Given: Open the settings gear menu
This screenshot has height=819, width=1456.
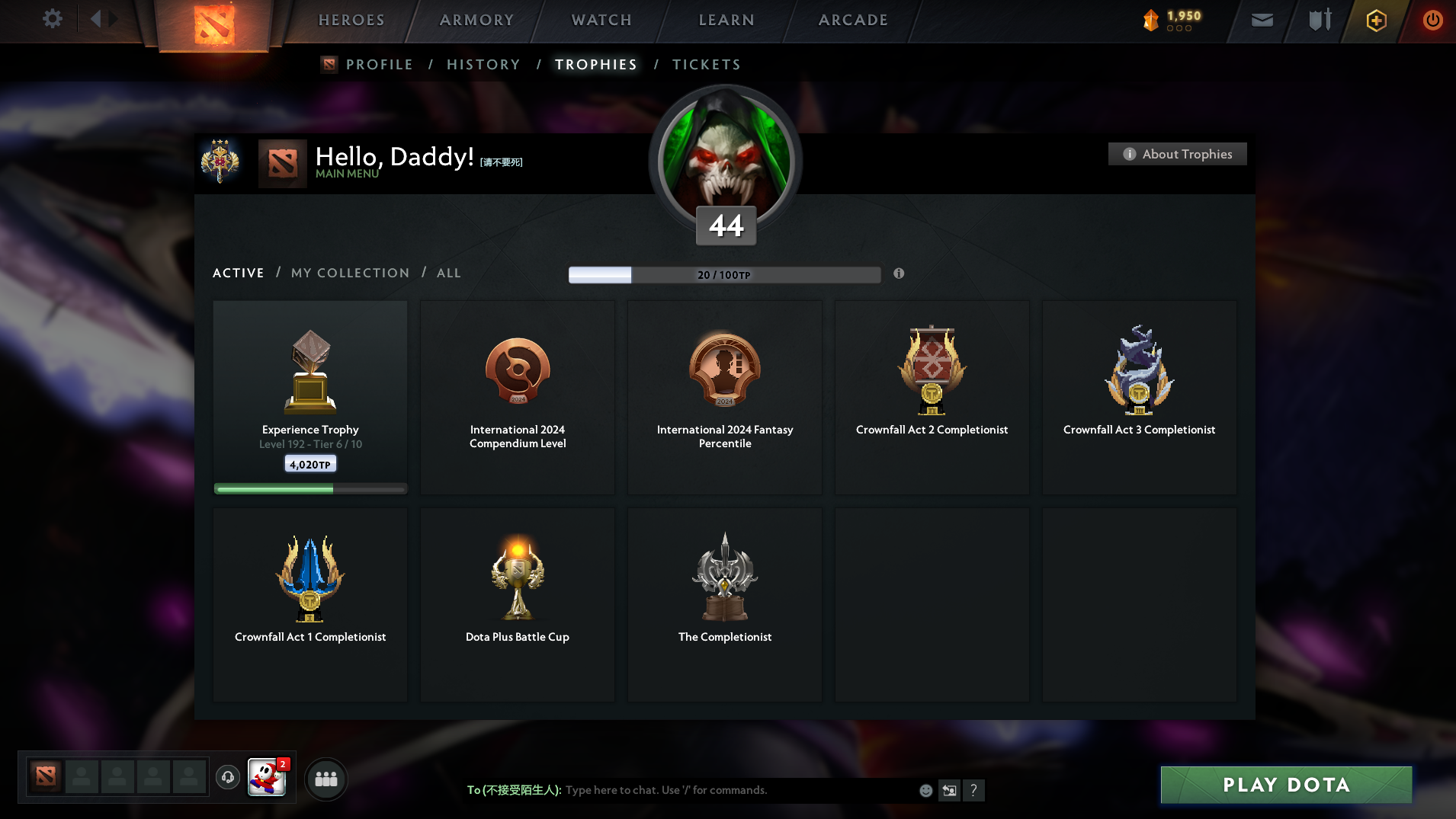Looking at the screenshot, I should (52, 19).
